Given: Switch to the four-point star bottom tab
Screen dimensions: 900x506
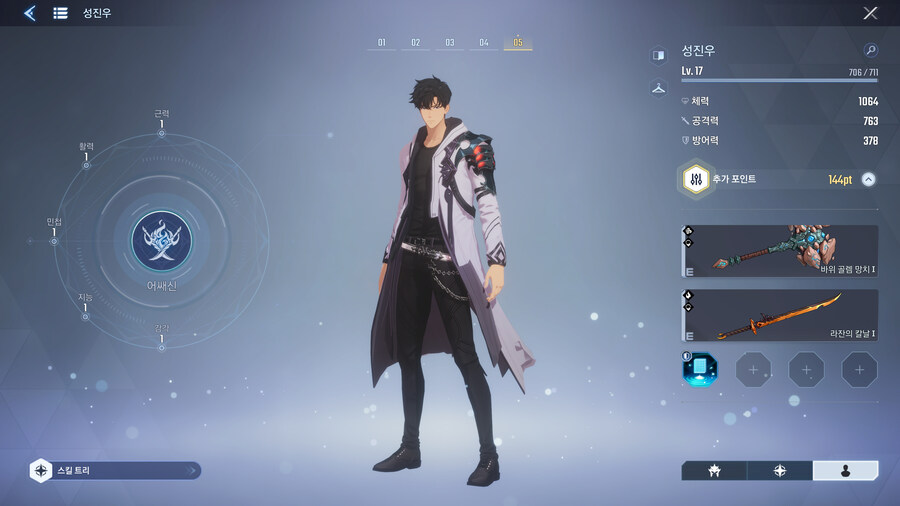Looking at the screenshot, I should coord(779,470).
